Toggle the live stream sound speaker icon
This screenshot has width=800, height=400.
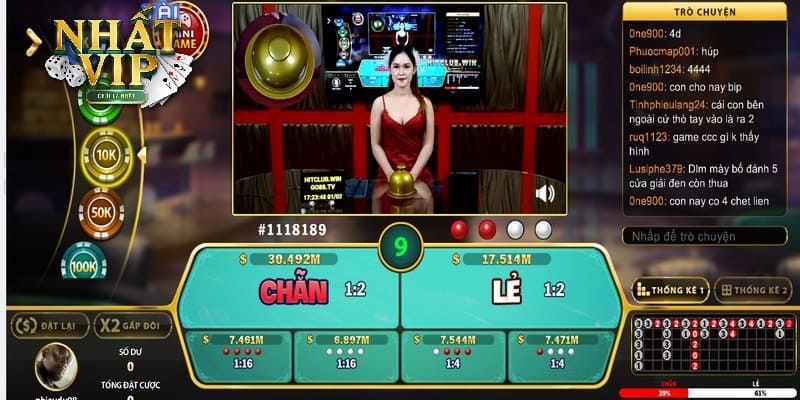(x=545, y=193)
